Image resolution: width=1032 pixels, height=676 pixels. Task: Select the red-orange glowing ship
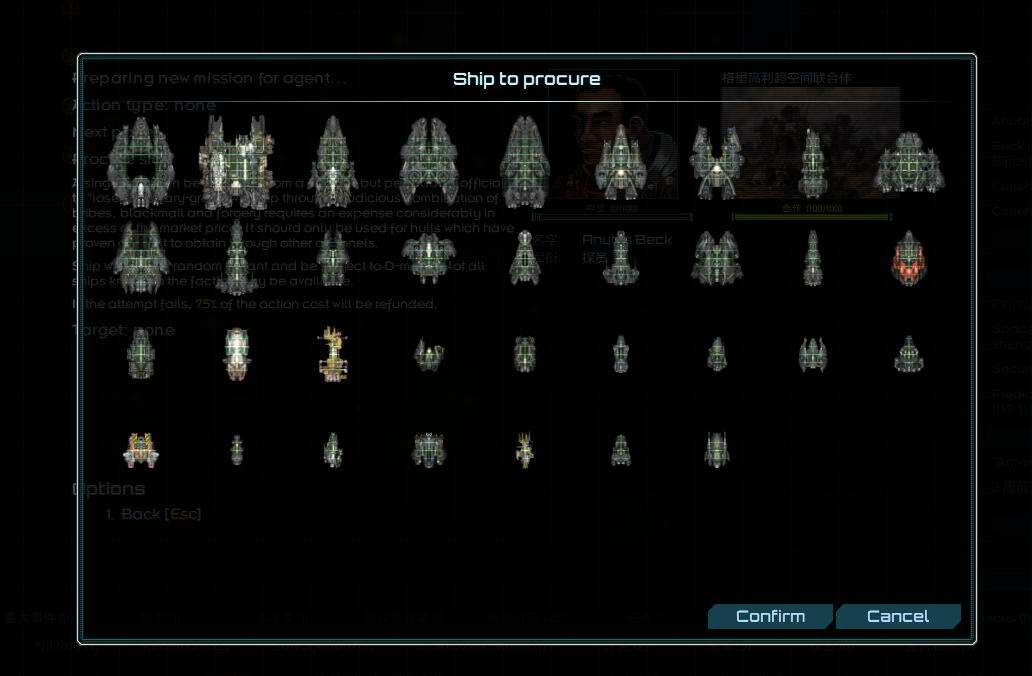click(908, 259)
